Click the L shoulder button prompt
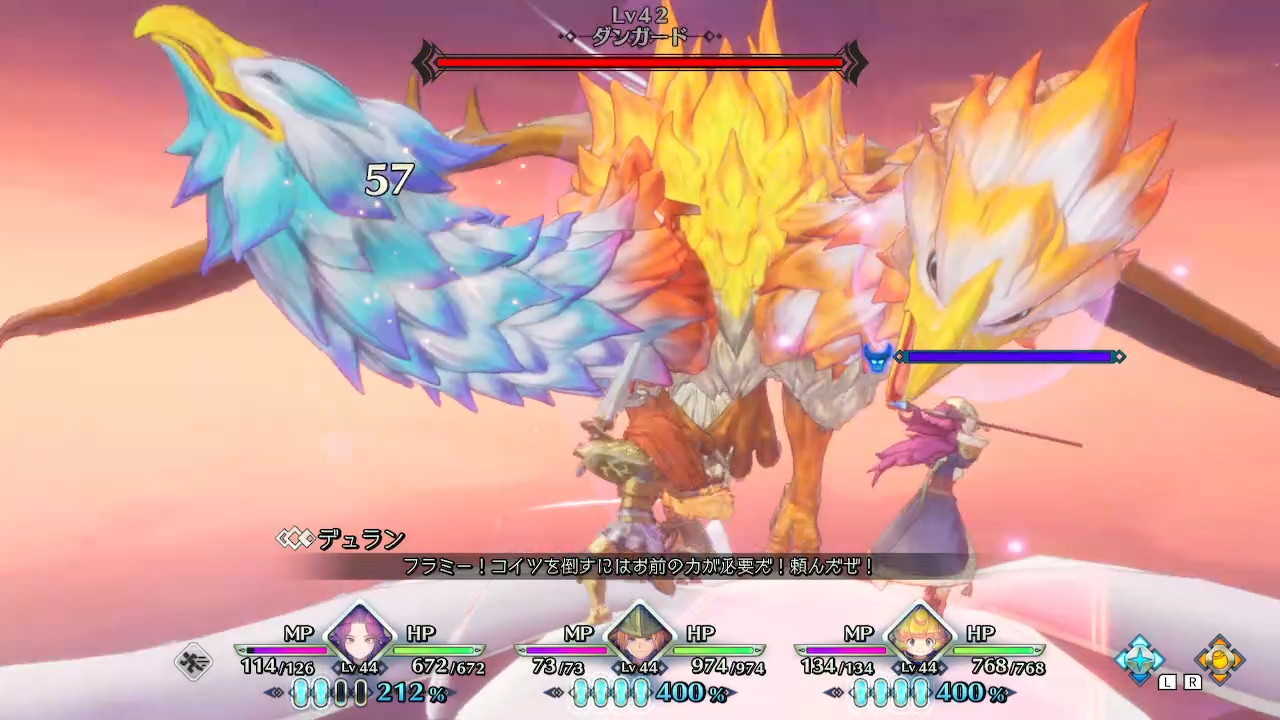This screenshot has height=720, width=1280. pos(1166,681)
